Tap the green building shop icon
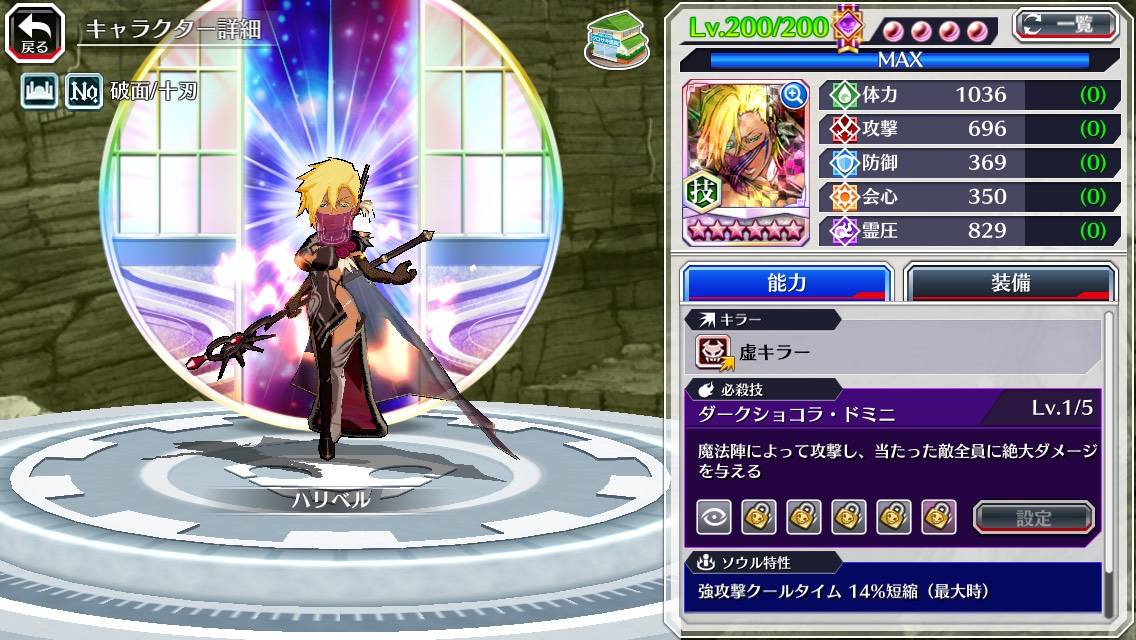The image size is (1136, 640). pos(613,41)
